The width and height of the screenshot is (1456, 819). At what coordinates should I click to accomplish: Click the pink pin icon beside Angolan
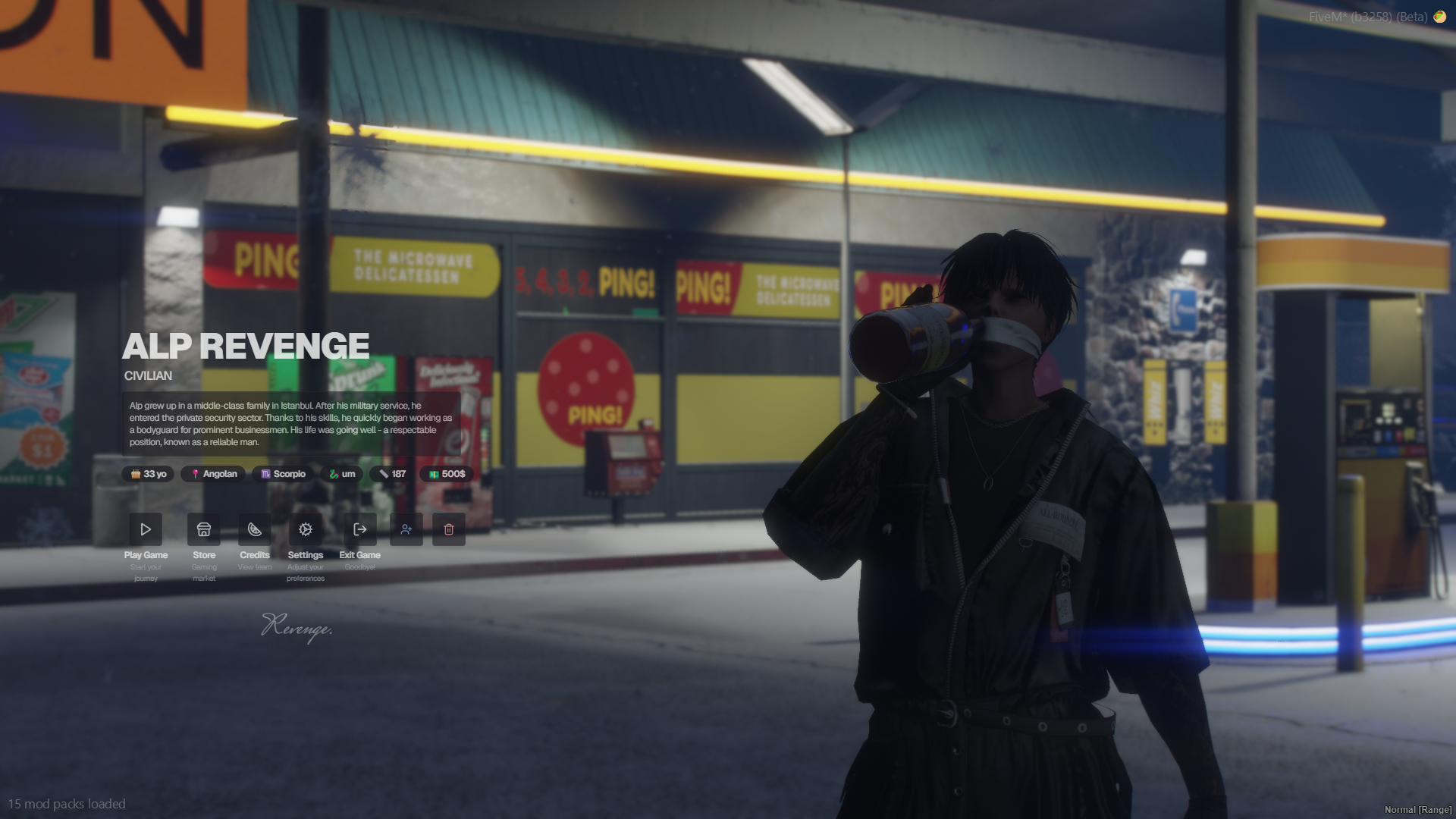[x=193, y=473]
